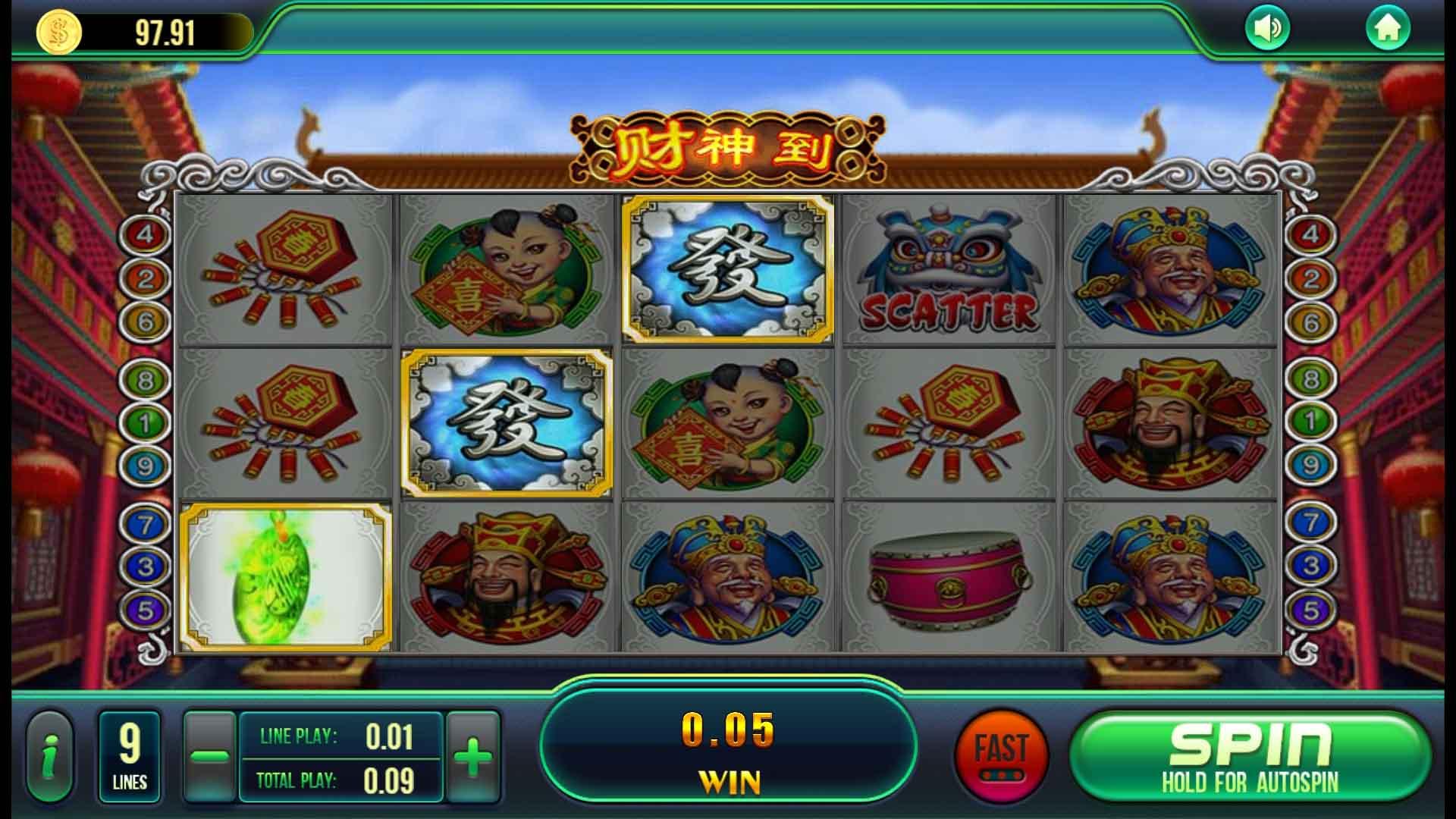Open the lines selector showing 9 LINES
This screenshot has width=1456, height=819.
(130, 755)
